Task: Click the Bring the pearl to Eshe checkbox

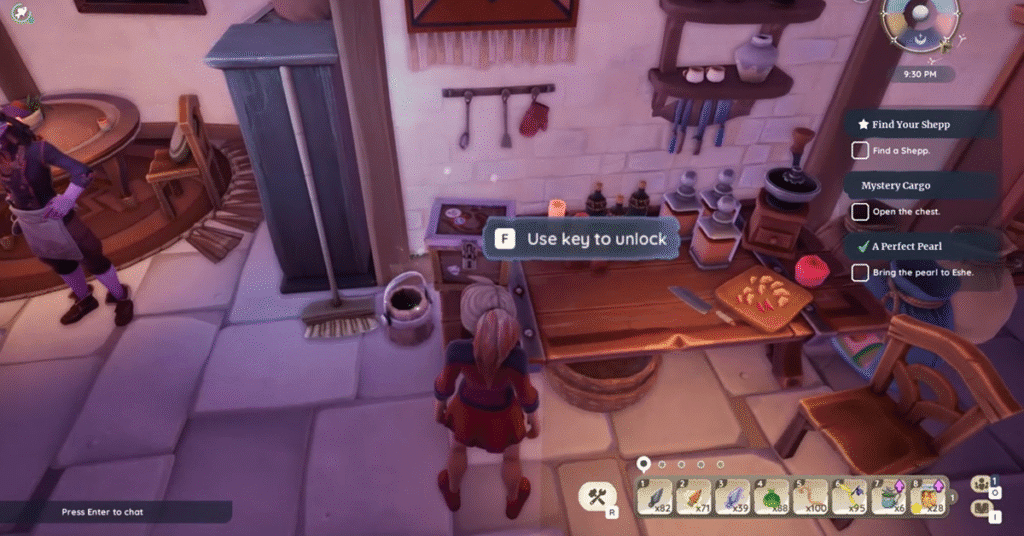Action: (860, 272)
